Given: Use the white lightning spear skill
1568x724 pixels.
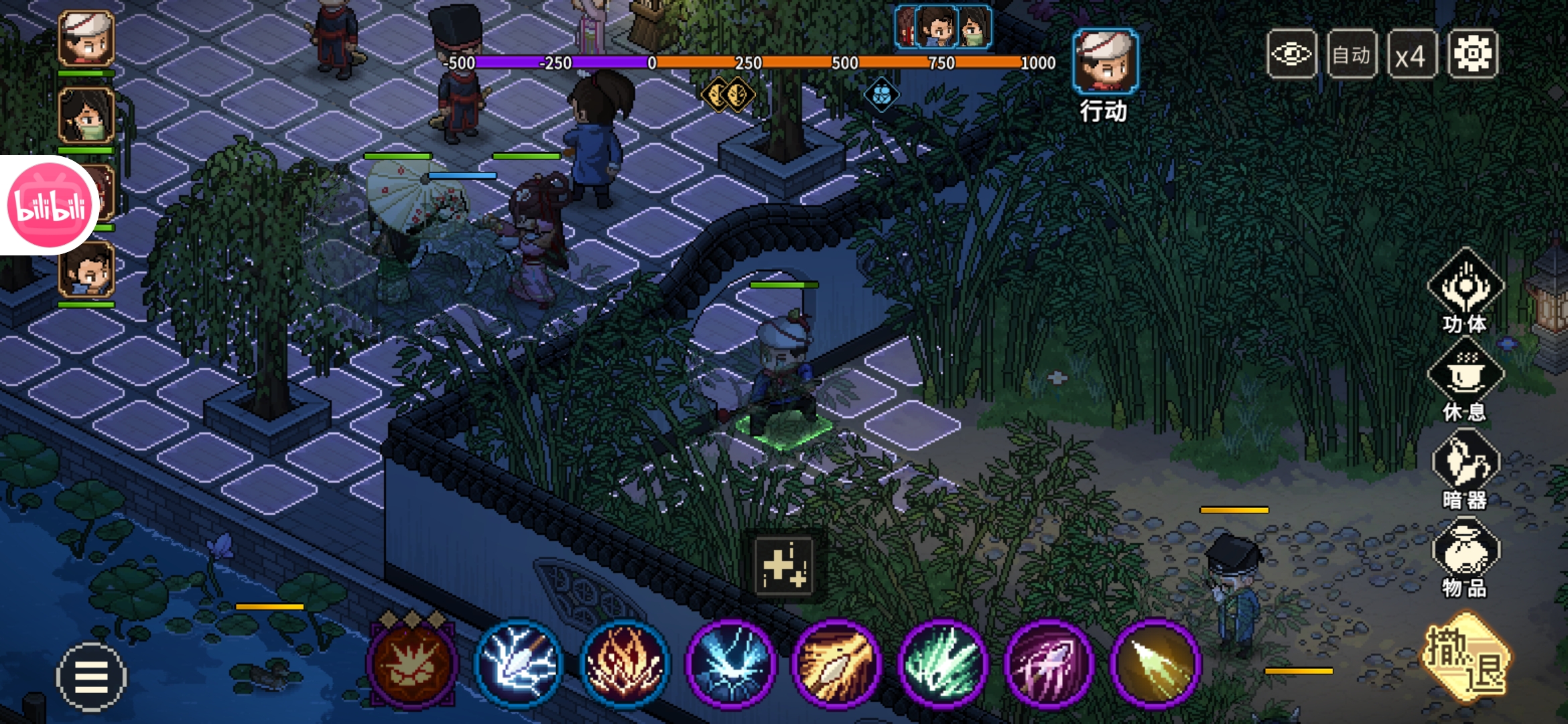Looking at the screenshot, I should click(518, 664).
